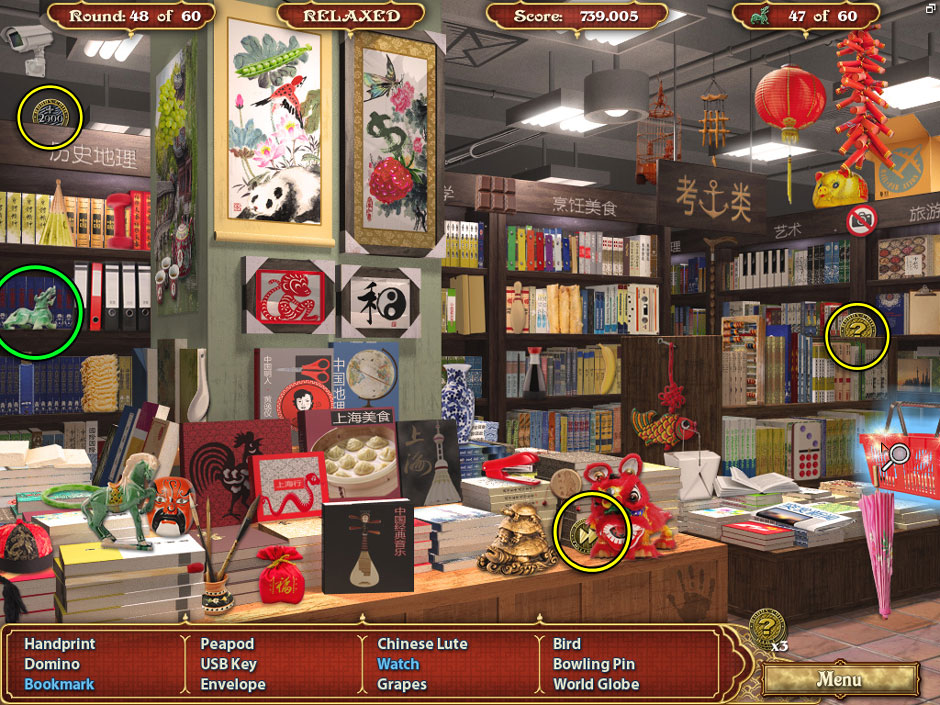Select USB Key in the item list
940x705 pixels.
tap(229, 664)
